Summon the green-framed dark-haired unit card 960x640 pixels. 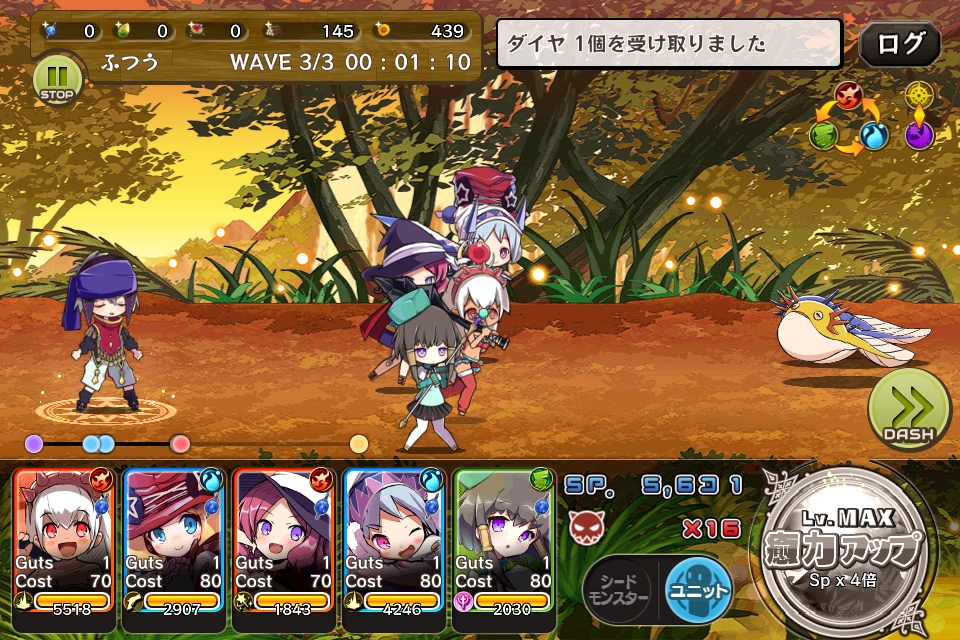(503, 540)
